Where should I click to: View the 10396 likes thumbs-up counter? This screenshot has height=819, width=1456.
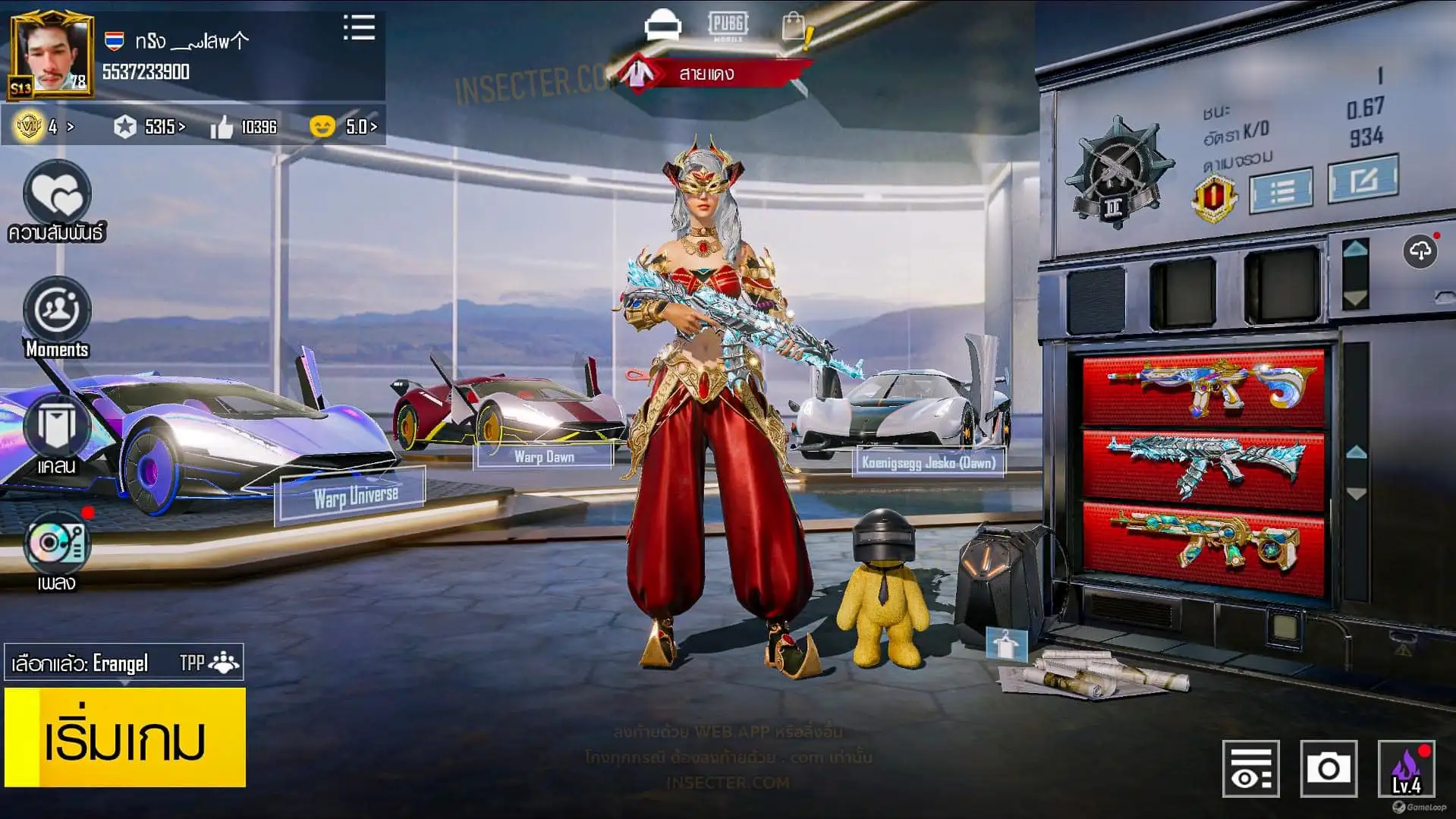244,127
